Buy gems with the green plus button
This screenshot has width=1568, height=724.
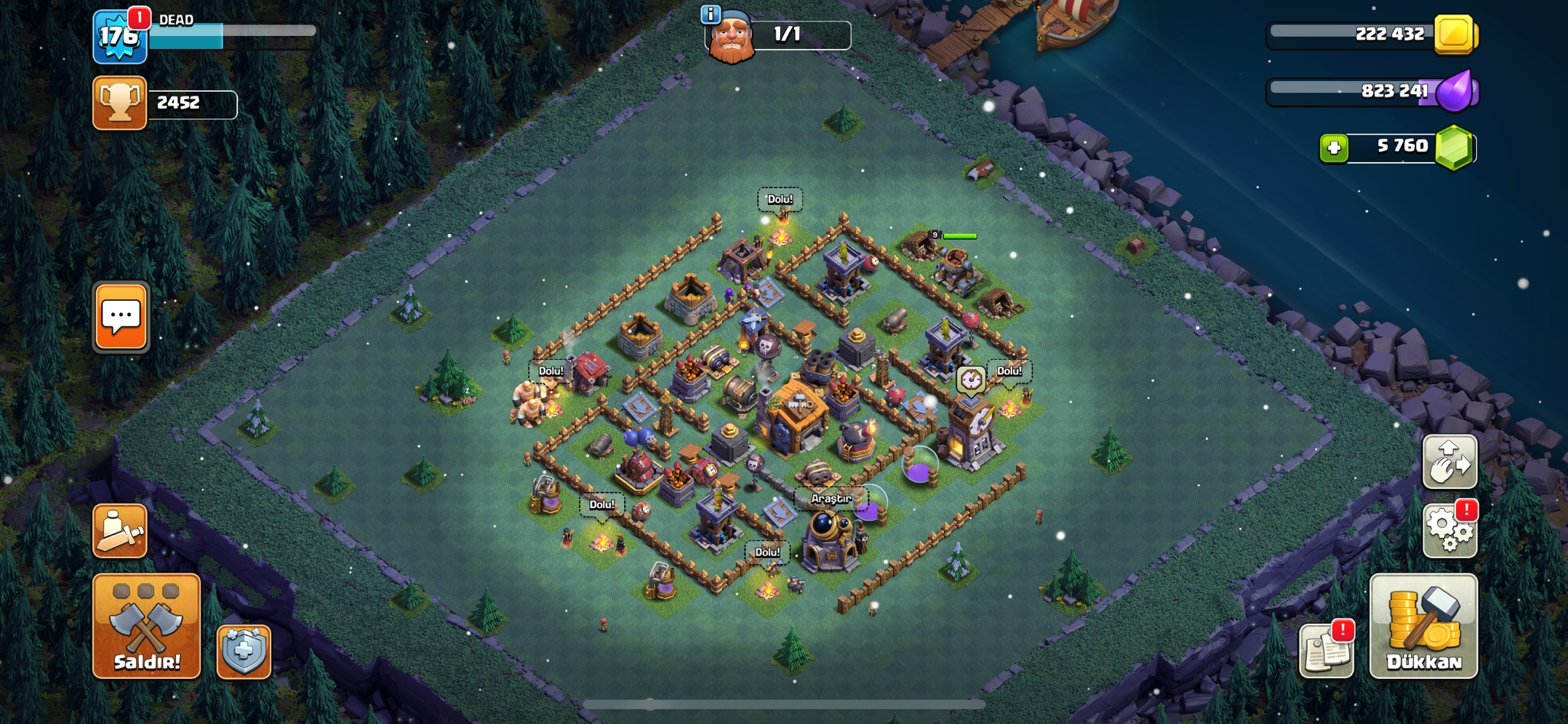tap(1334, 147)
